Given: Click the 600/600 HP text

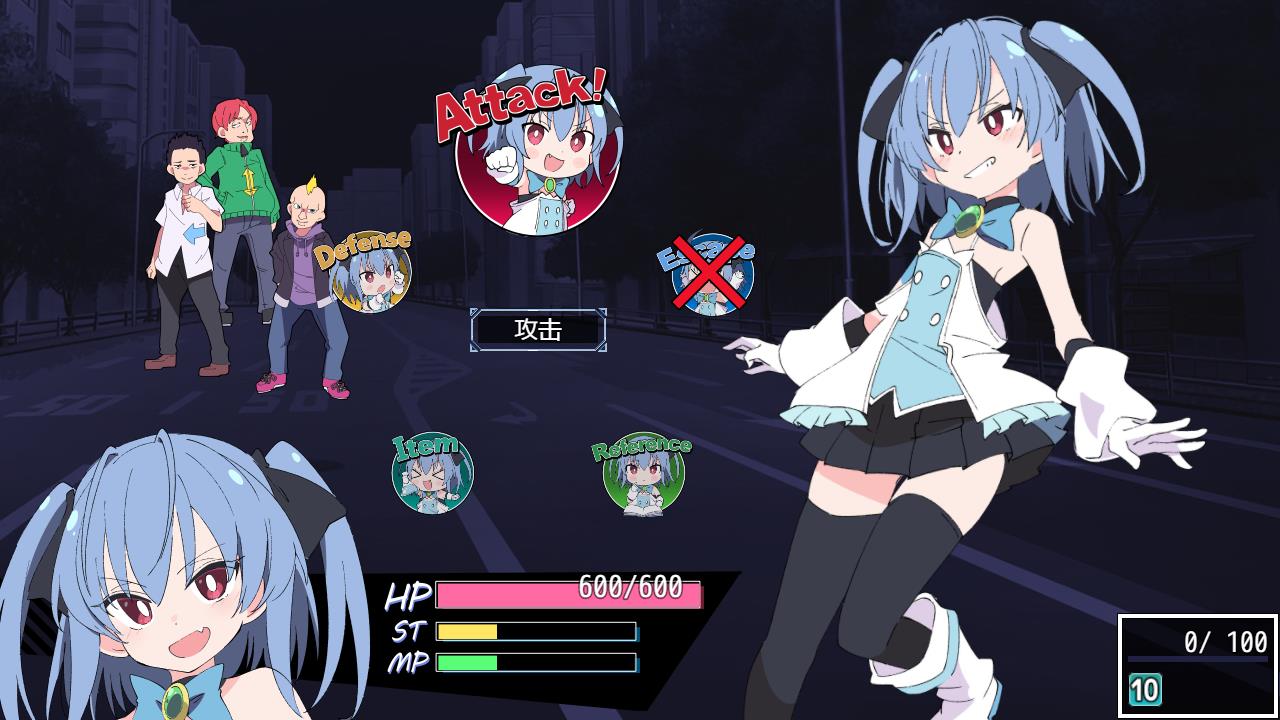Looking at the screenshot, I should point(630,588).
